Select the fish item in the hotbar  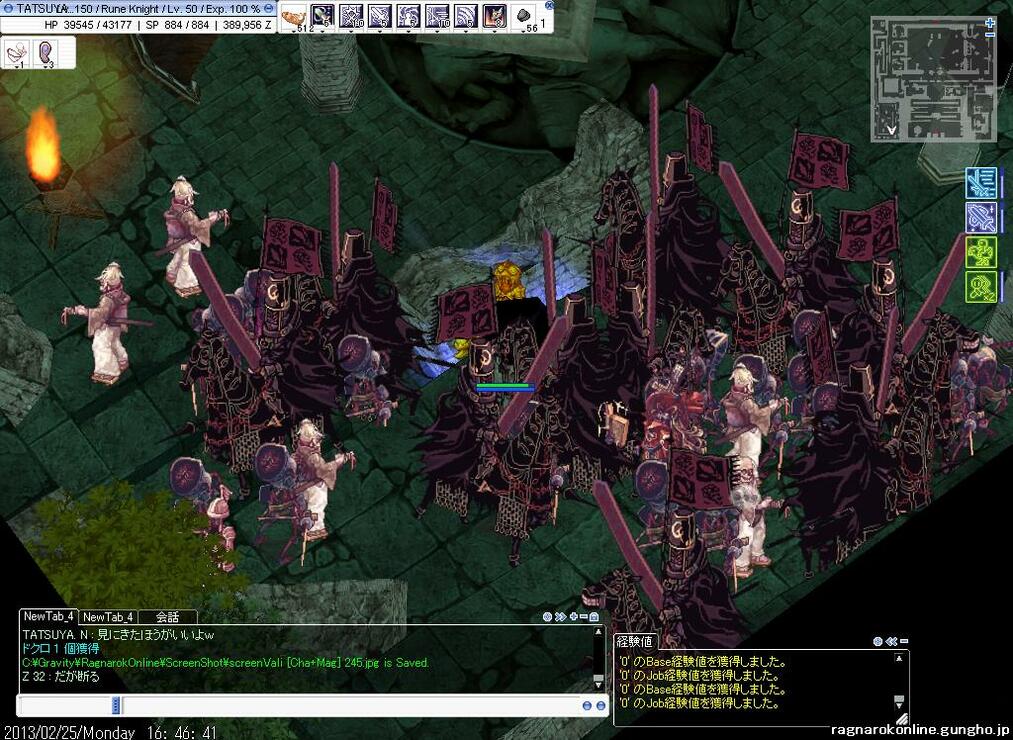[x=293, y=16]
